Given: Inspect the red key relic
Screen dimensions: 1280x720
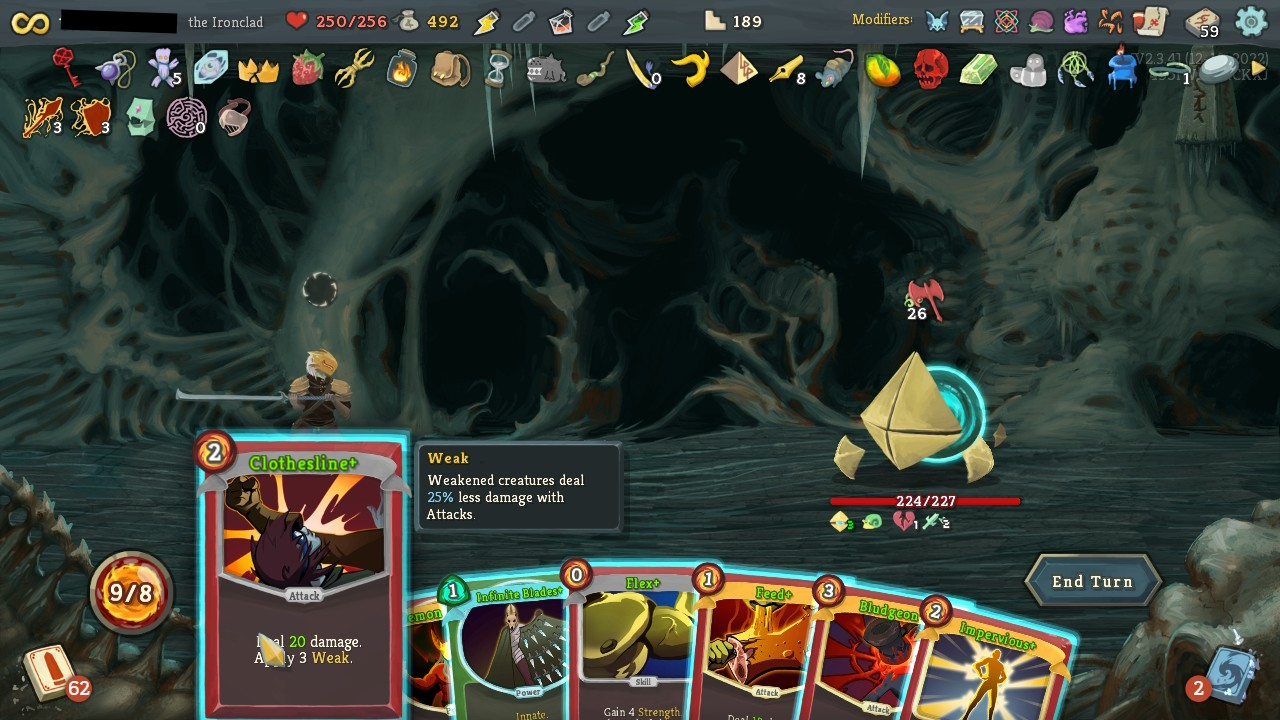Looking at the screenshot, I should click(66, 66).
